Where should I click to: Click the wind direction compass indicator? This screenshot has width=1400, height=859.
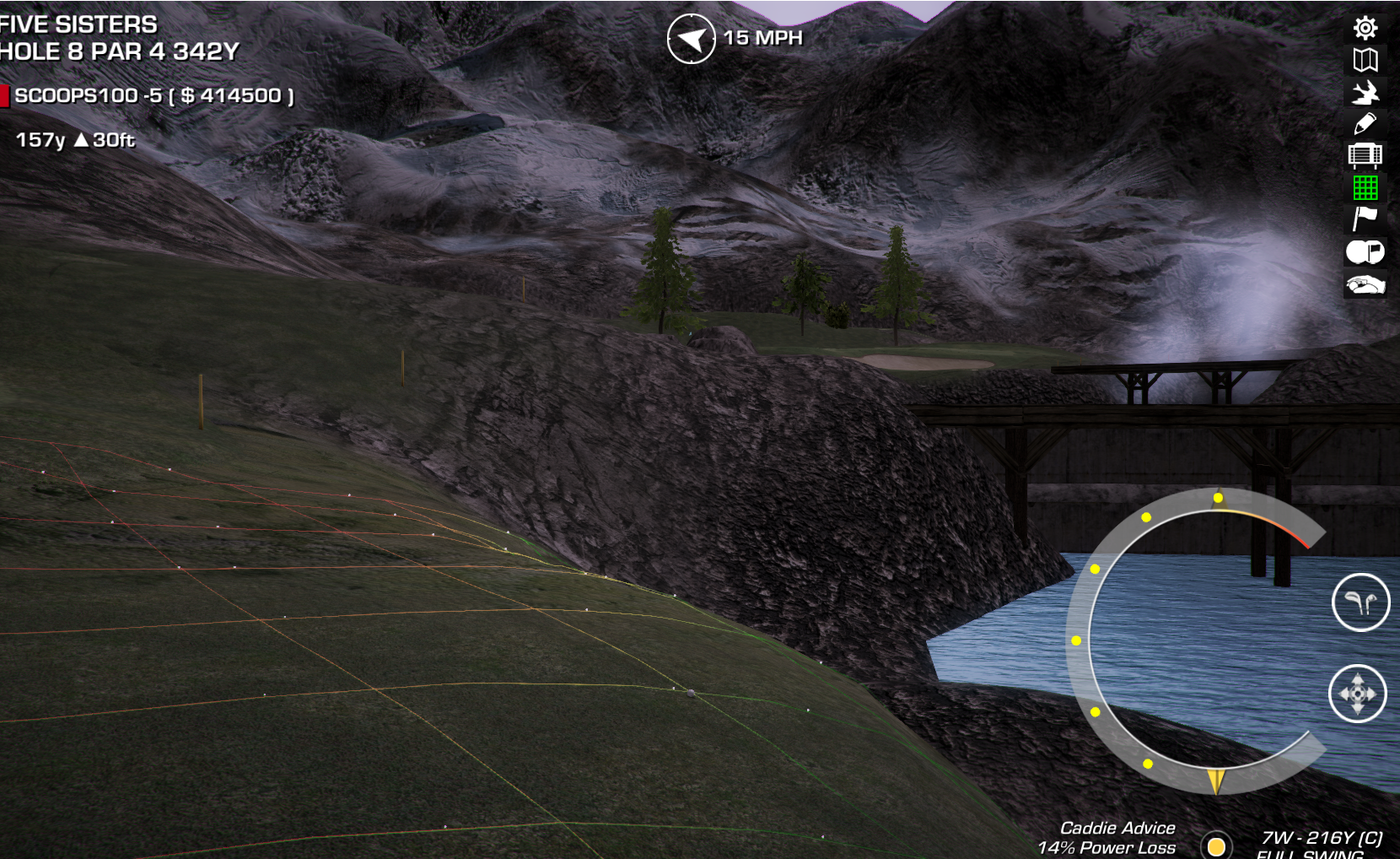[692, 39]
